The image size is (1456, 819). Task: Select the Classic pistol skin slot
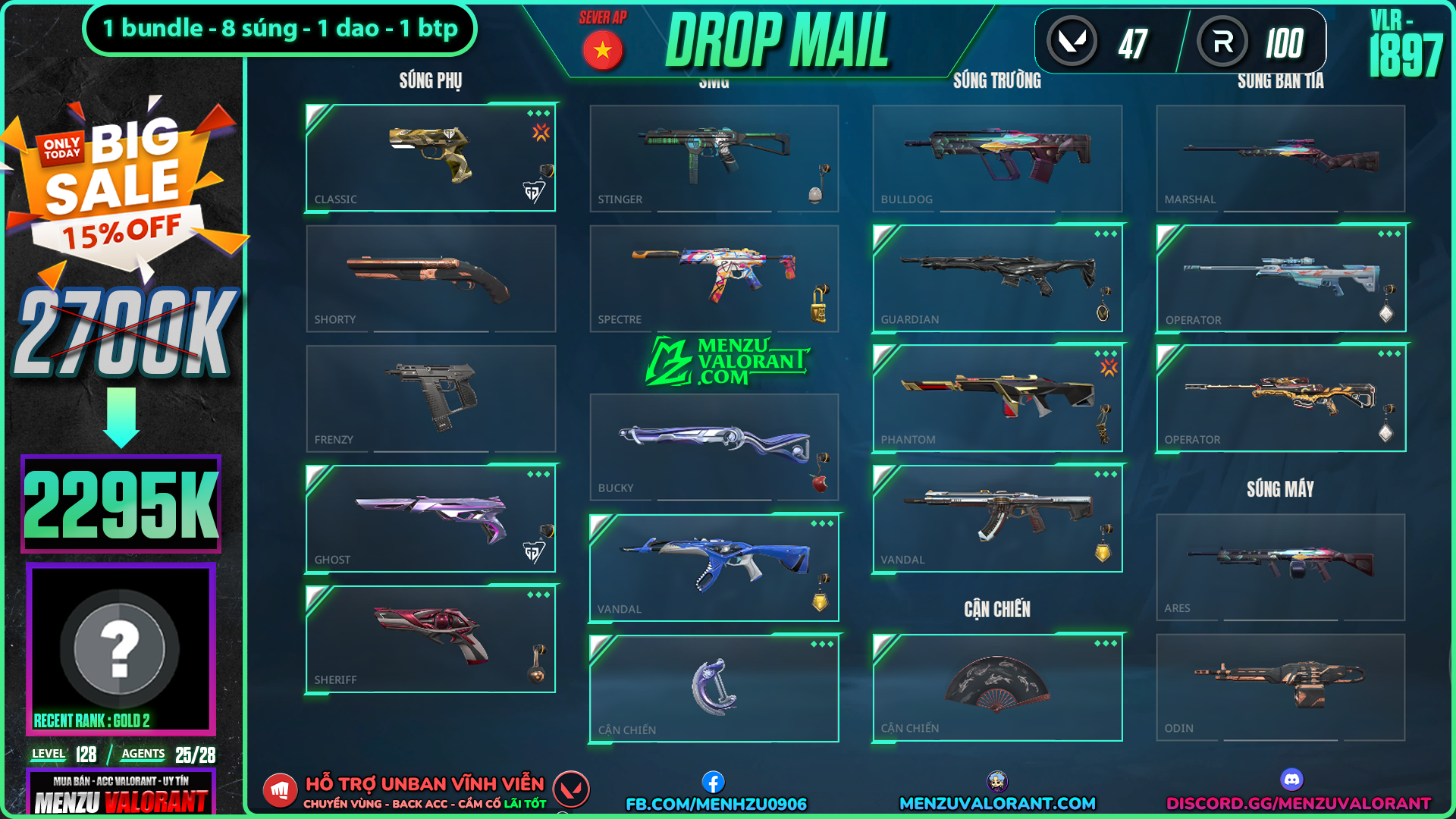pos(430,158)
